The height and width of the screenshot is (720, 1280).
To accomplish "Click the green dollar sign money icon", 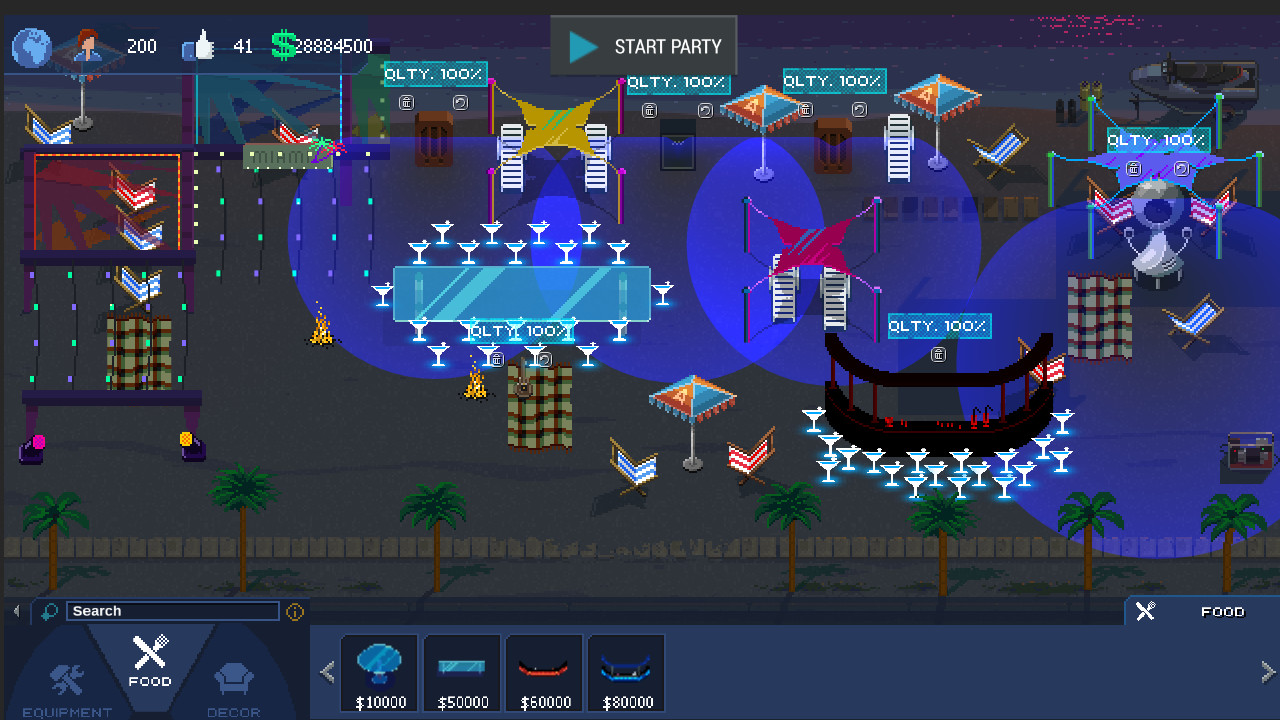I will pos(283,46).
